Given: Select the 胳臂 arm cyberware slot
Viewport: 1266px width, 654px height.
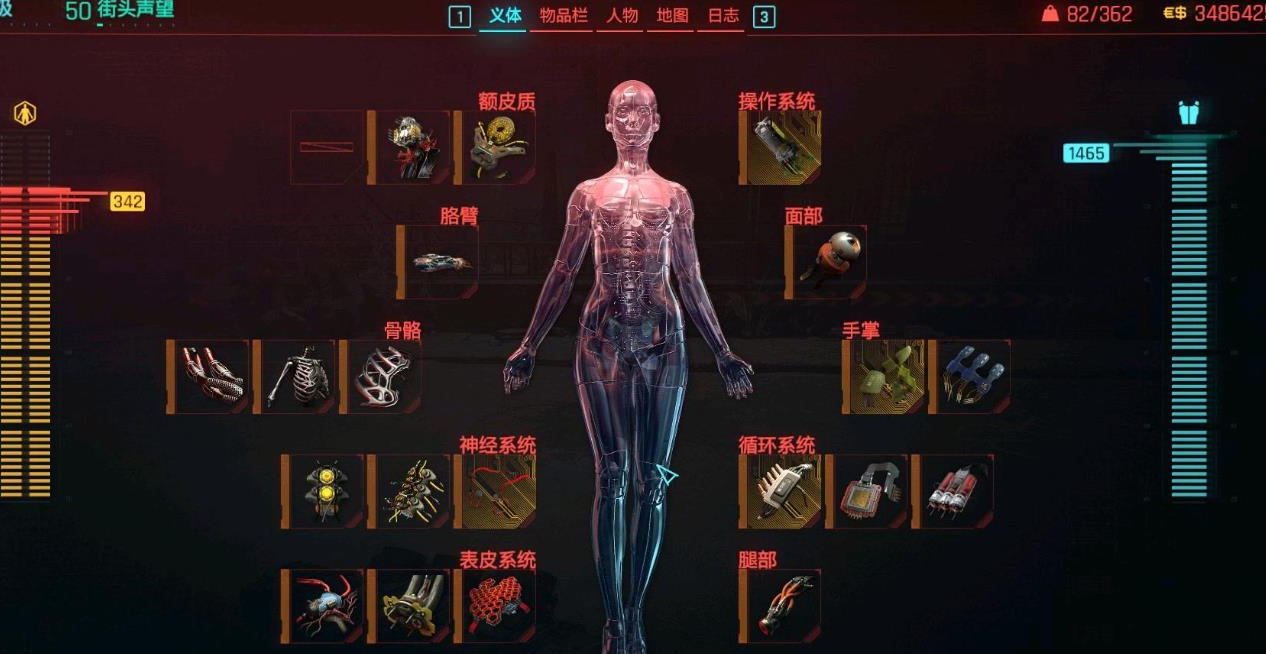Looking at the screenshot, I should 439,262.
